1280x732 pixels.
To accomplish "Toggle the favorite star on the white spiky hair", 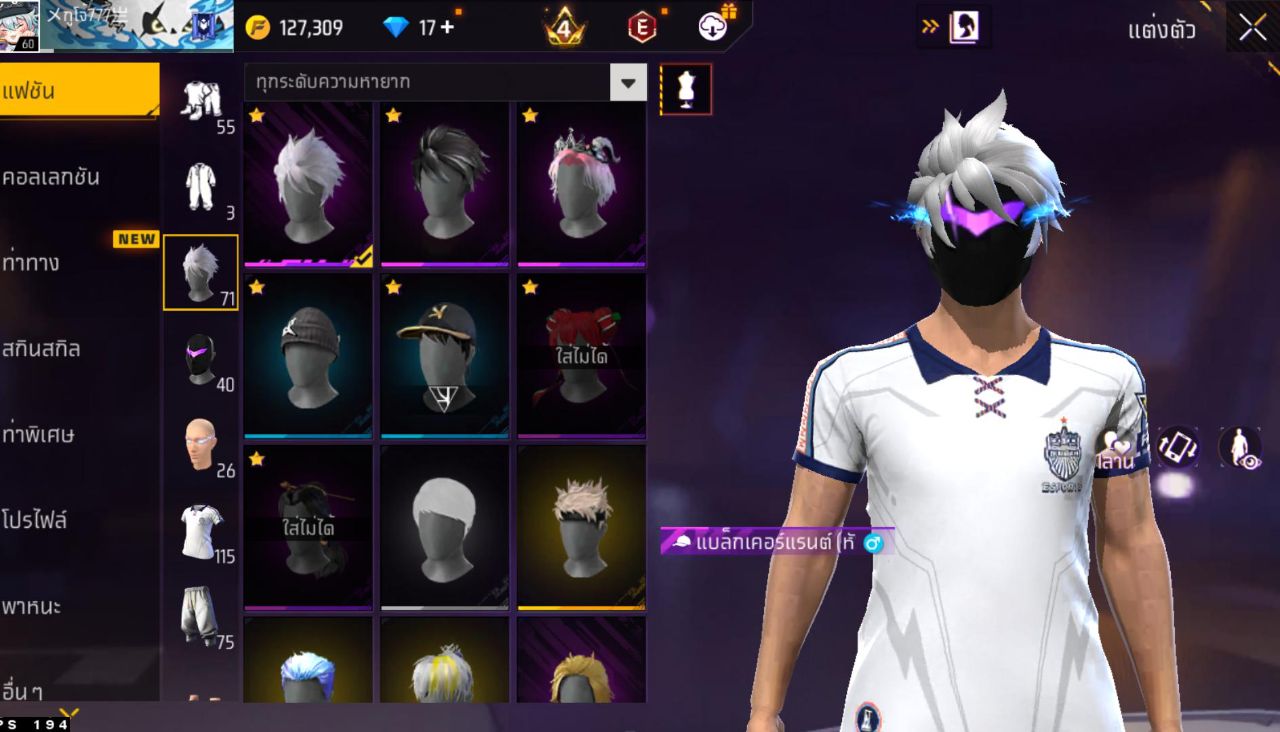I will tap(258, 117).
